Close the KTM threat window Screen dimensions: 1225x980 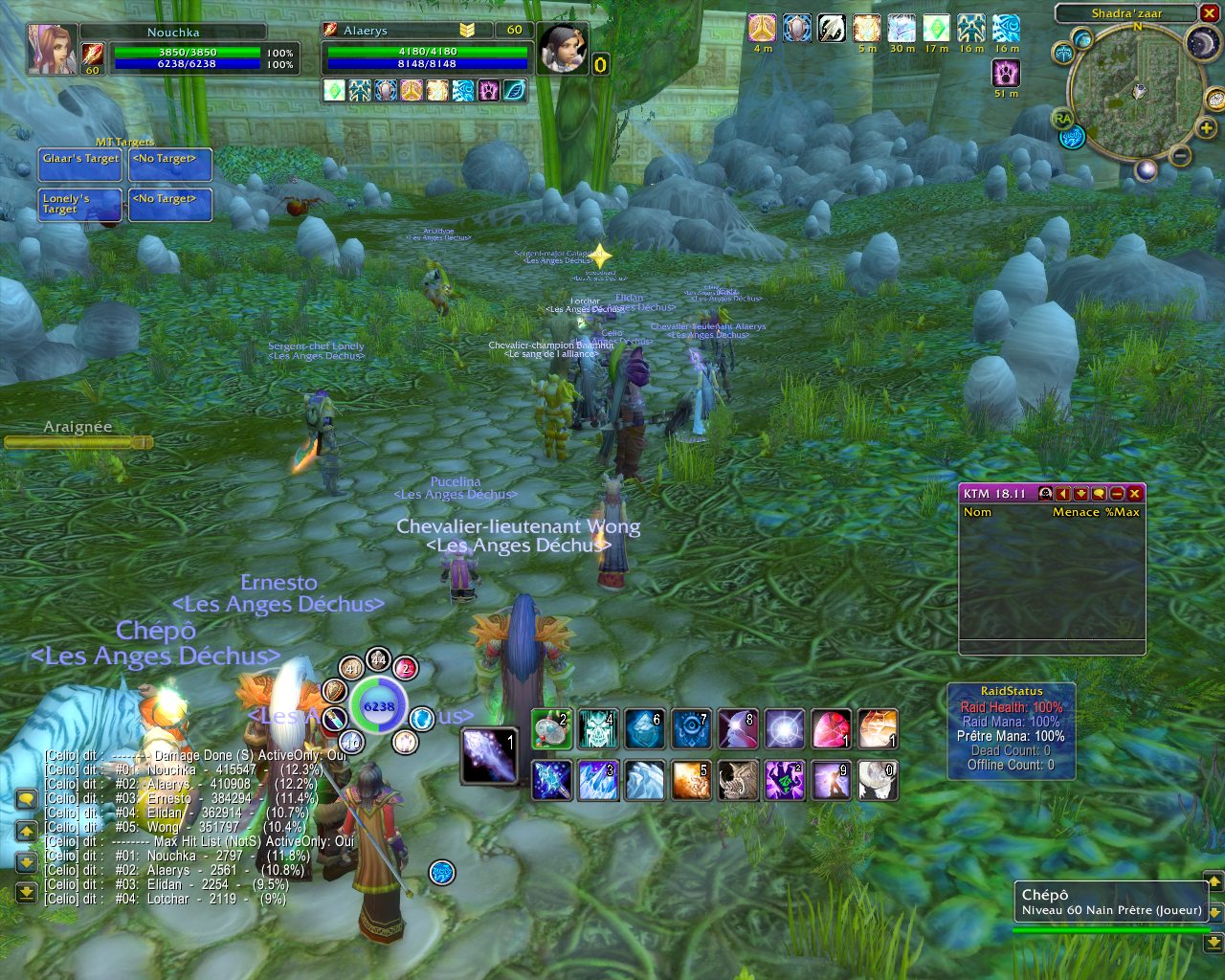coord(1135,494)
